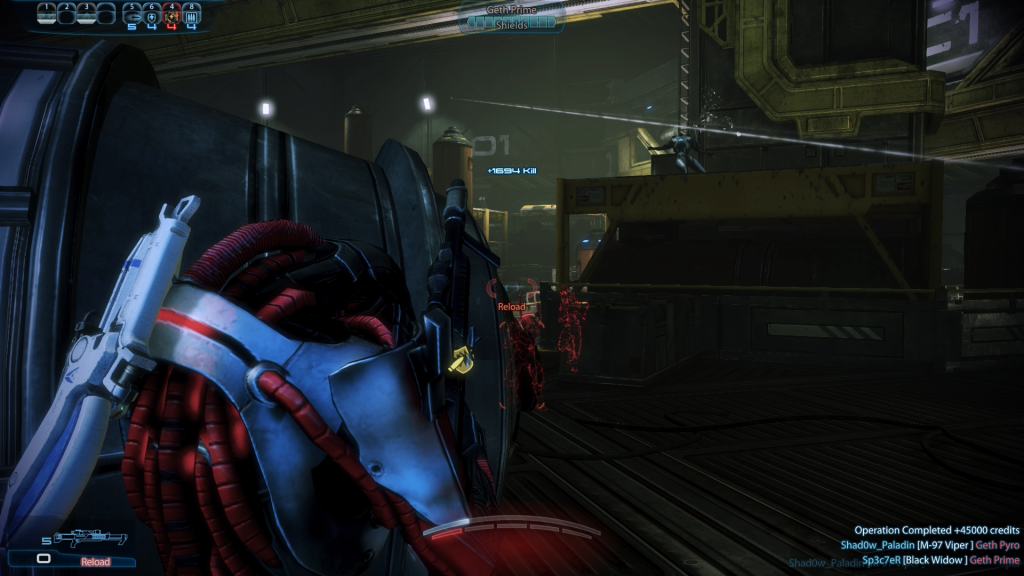
Task: Use the Thermal Clip Pack ammo icon
Action: pyautogui.click(x=191, y=14)
